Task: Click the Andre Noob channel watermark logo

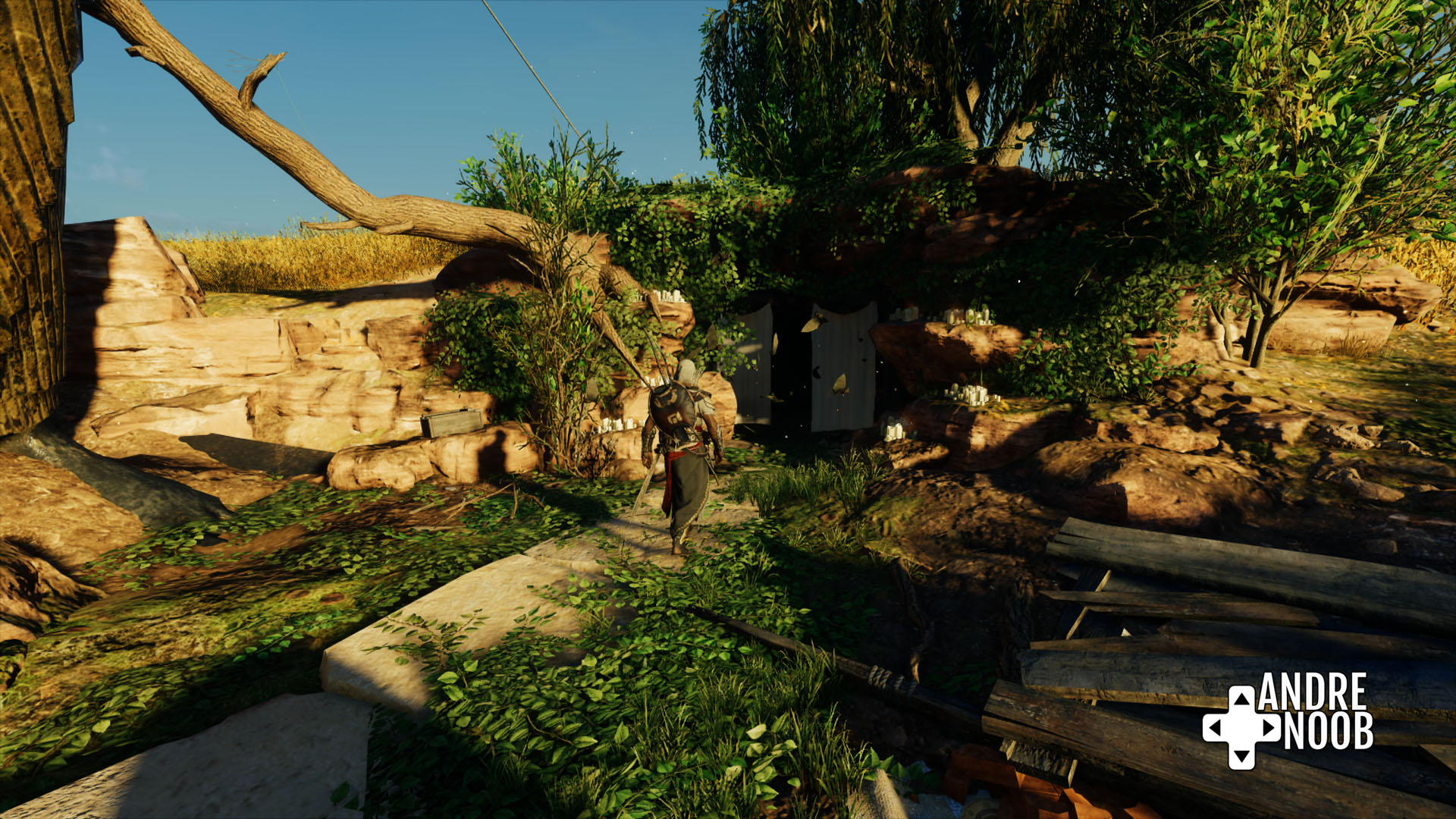Action: point(1288,719)
